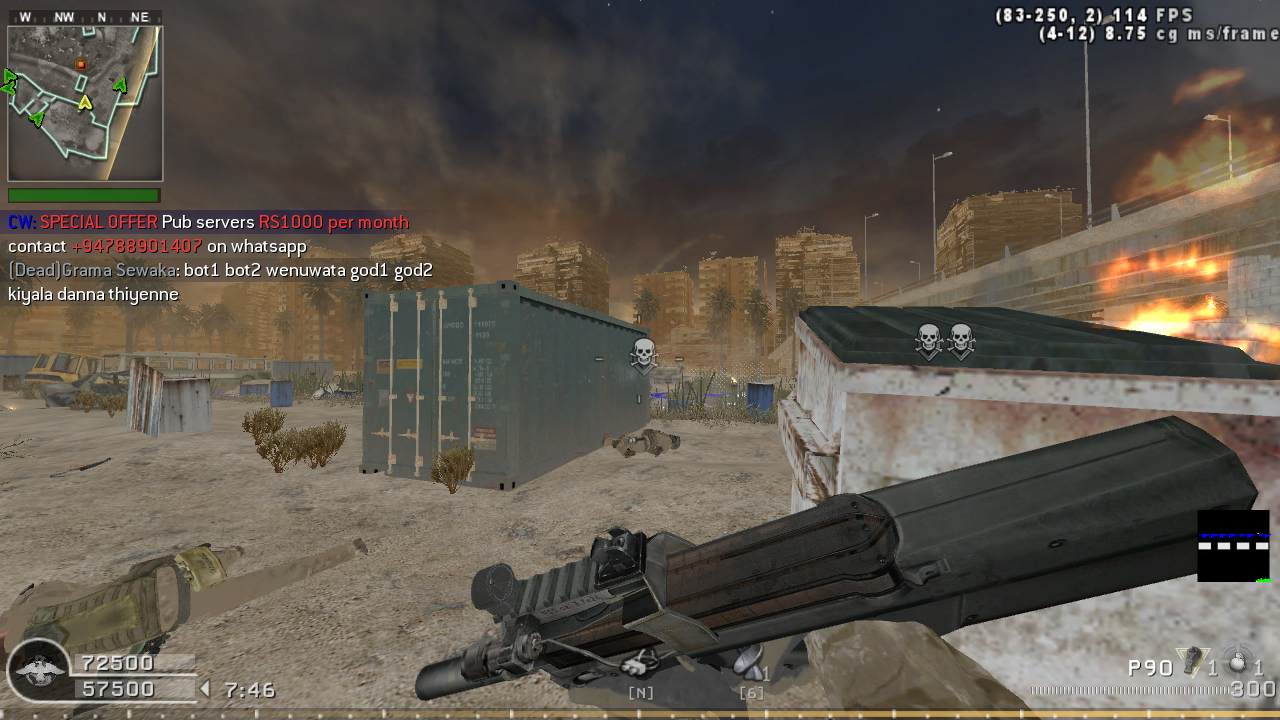The image size is (1280, 720).
Task: Click the compass heading strip above minimap
Action: [84, 17]
